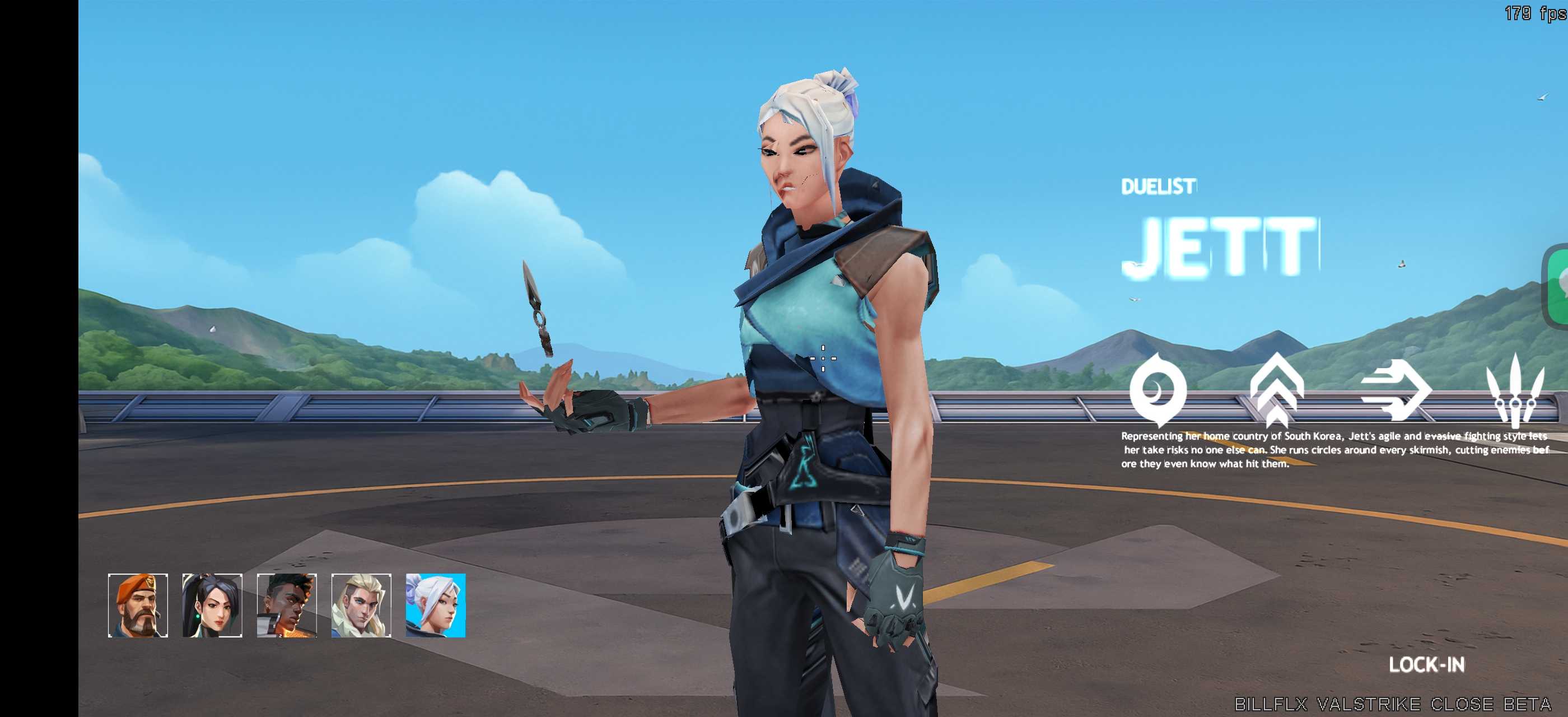View the Updraft double-chevron ability
The width and height of the screenshot is (1568, 717).
[1276, 390]
